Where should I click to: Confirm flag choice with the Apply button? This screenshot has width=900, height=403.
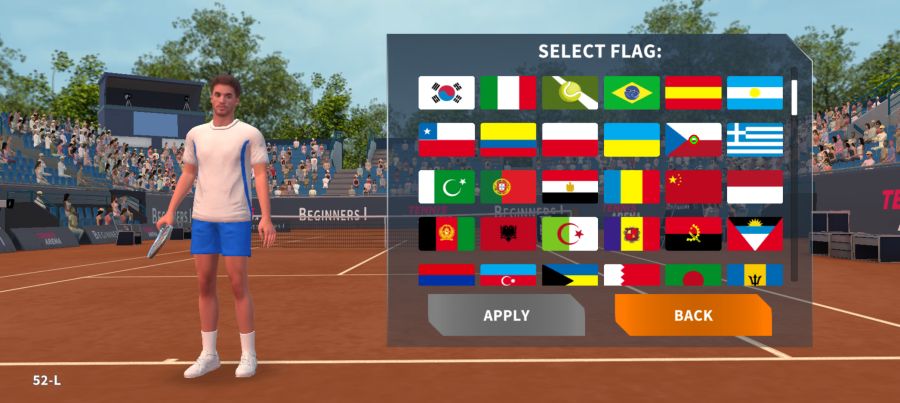[x=506, y=315]
